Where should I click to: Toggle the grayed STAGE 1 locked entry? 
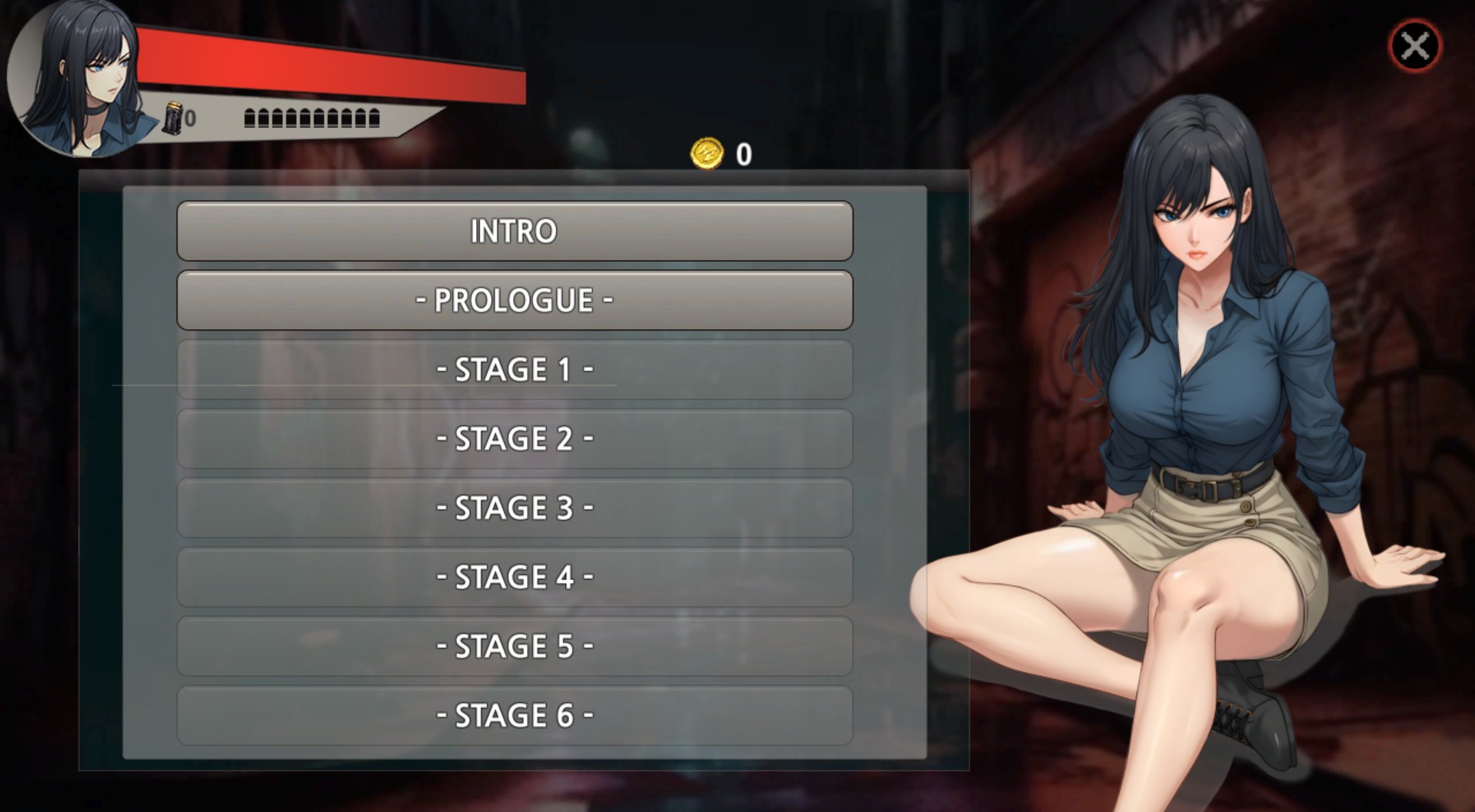tap(514, 370)
